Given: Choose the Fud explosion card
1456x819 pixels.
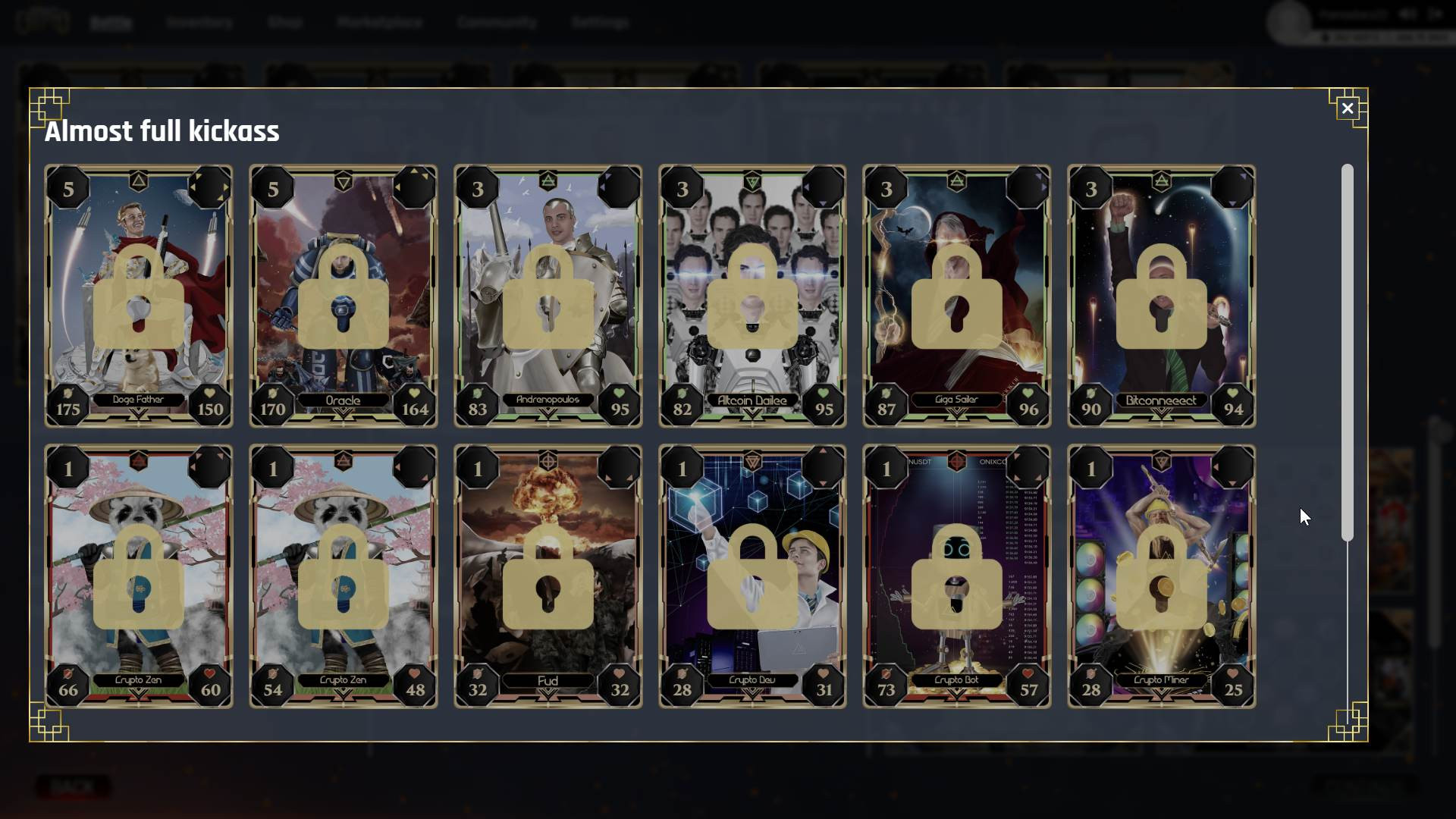Looking at the screenshot, I should pos(548,576).
